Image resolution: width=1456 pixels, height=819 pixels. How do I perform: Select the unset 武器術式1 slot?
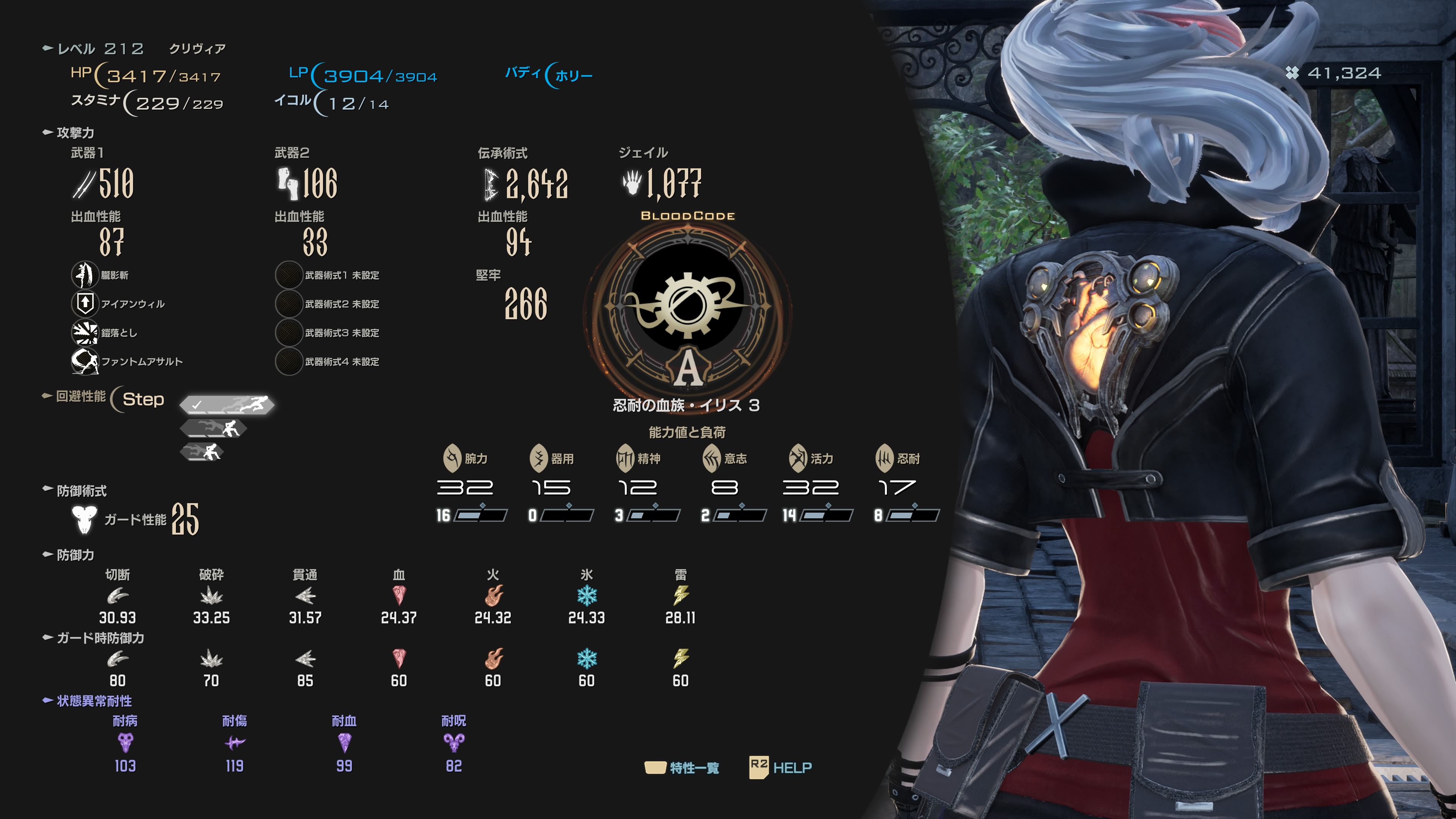click(x=288, y=275)
